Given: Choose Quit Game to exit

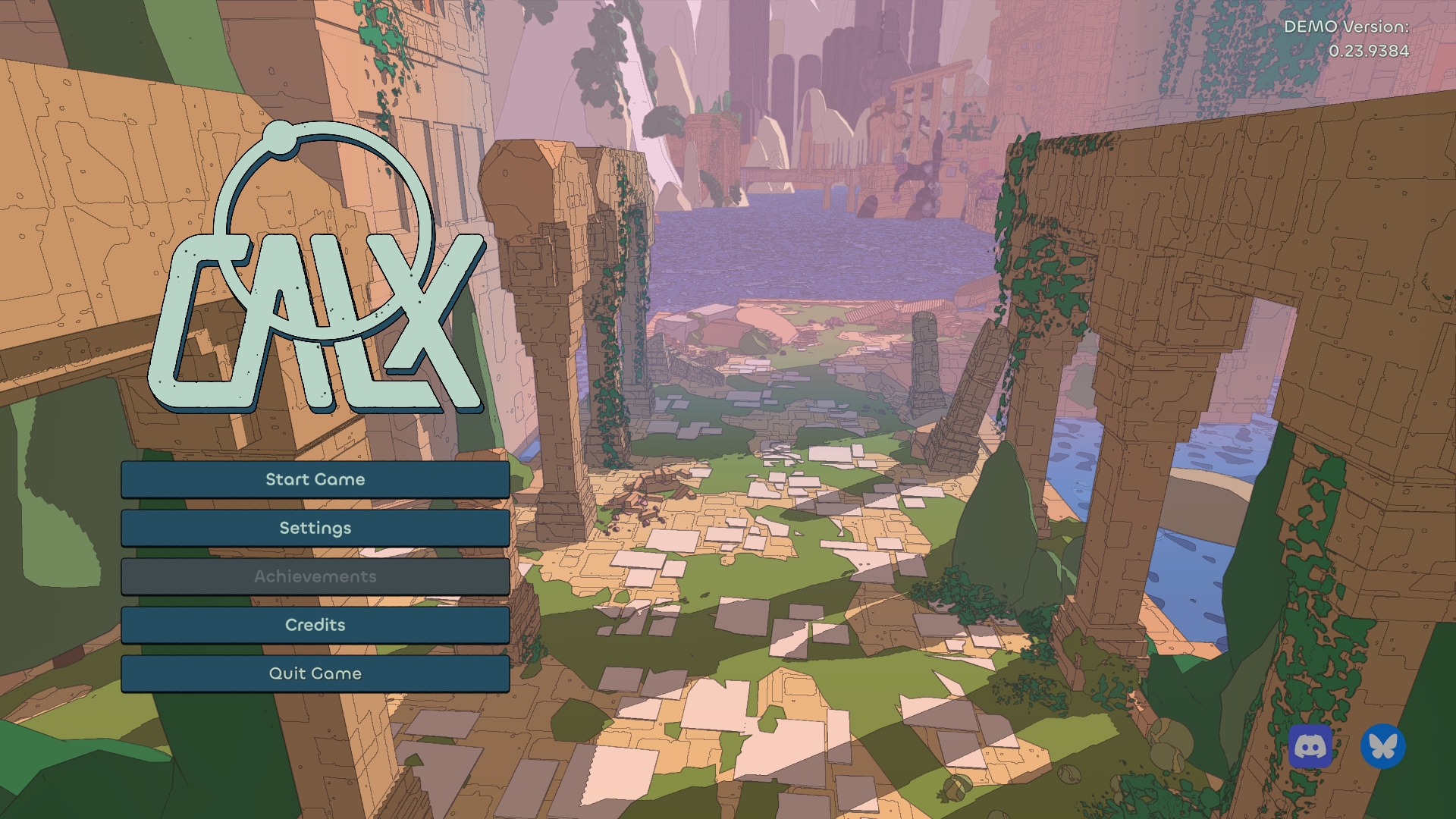Looking at the screenshot, I should [315, 673].
